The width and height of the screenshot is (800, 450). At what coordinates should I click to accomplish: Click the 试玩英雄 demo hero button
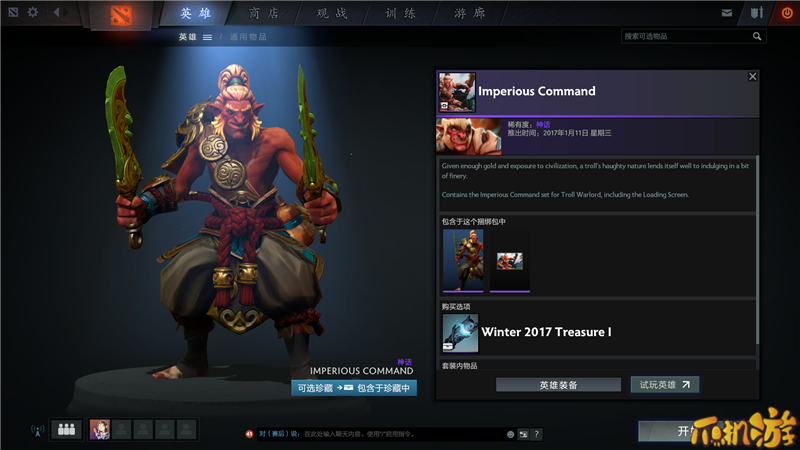pos(664,385)
